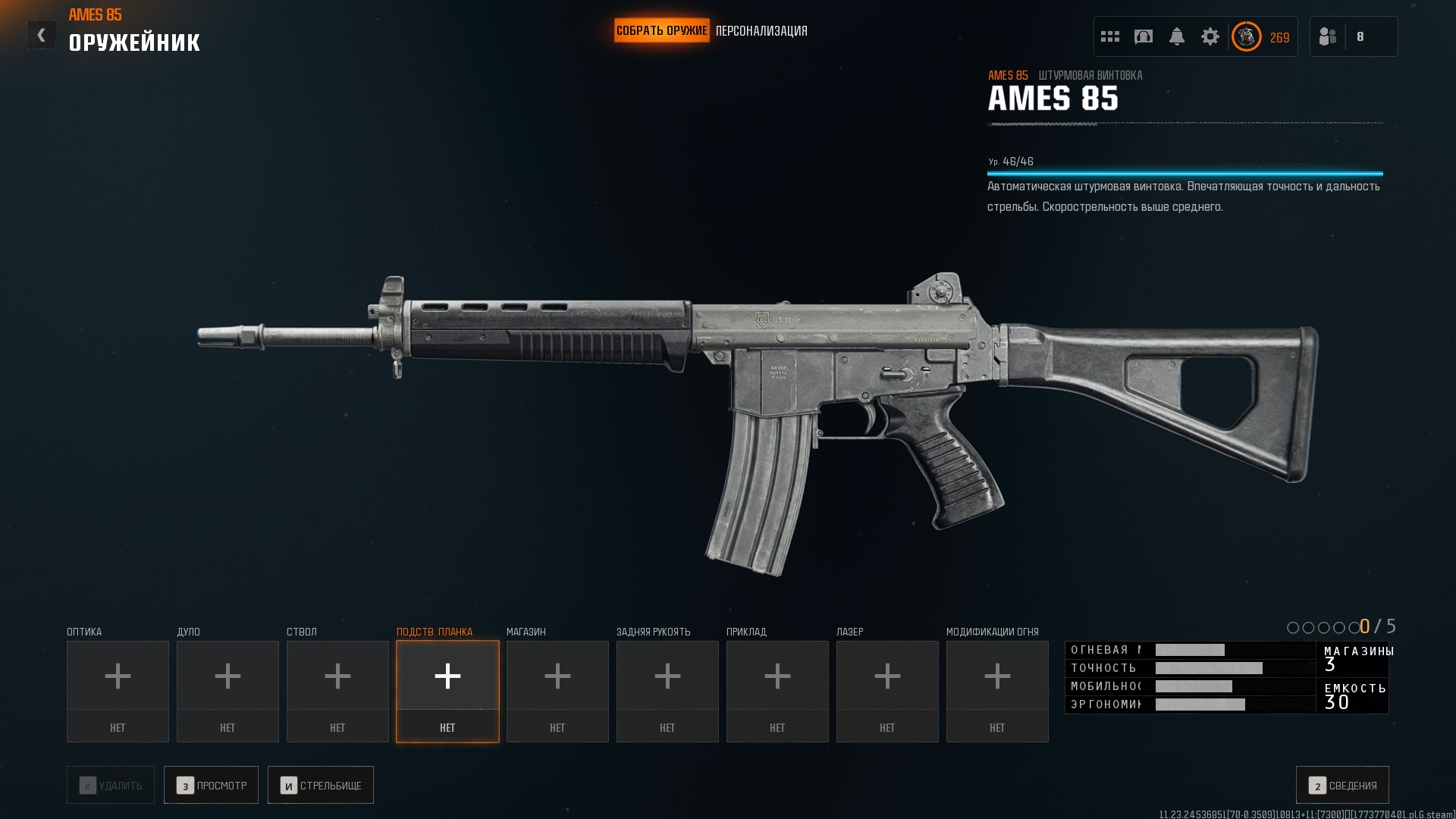Open the Лазер attachment slot
1456x819 pixels.
tap(887, 691)
